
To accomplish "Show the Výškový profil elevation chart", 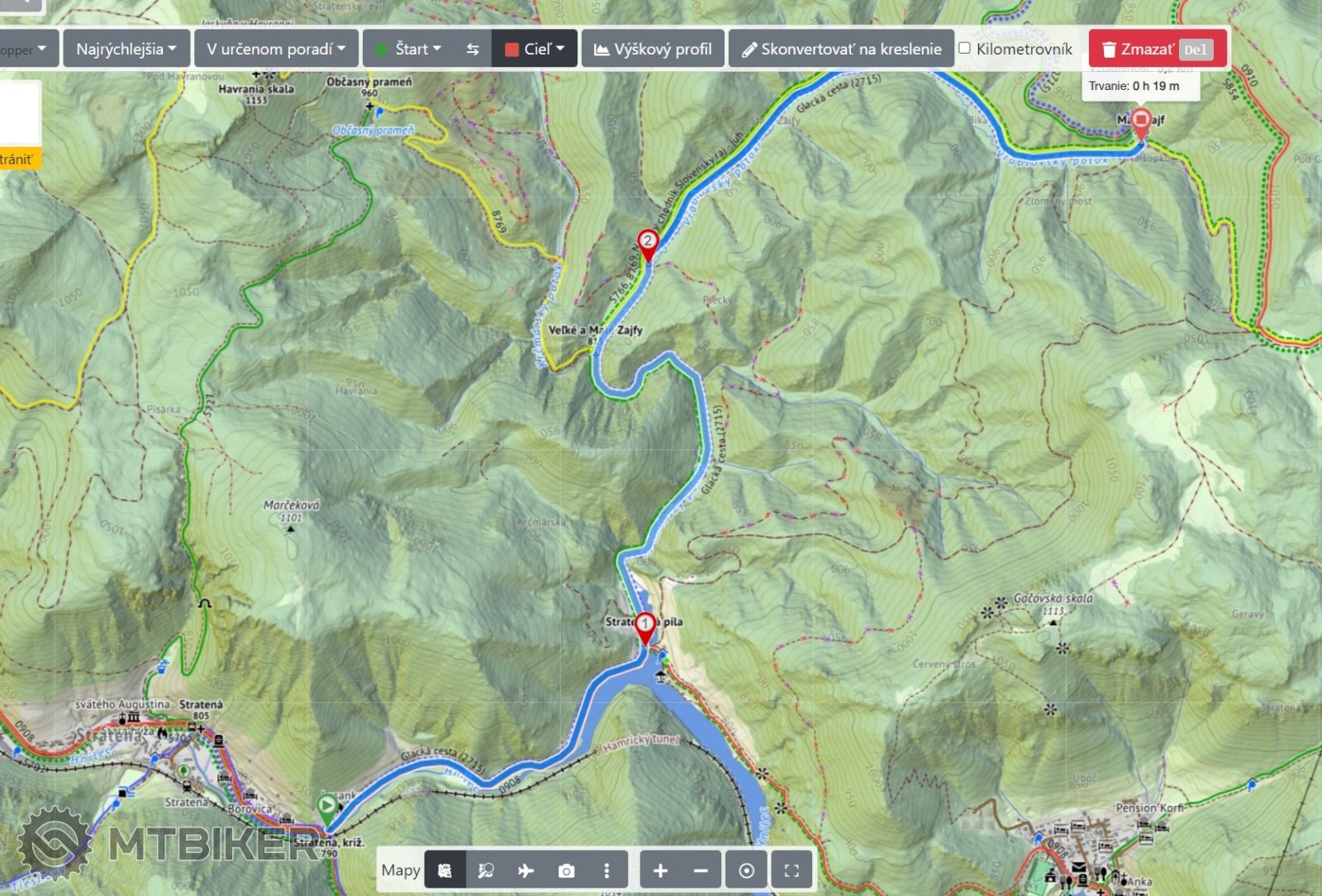I will (x=653, y=49).
